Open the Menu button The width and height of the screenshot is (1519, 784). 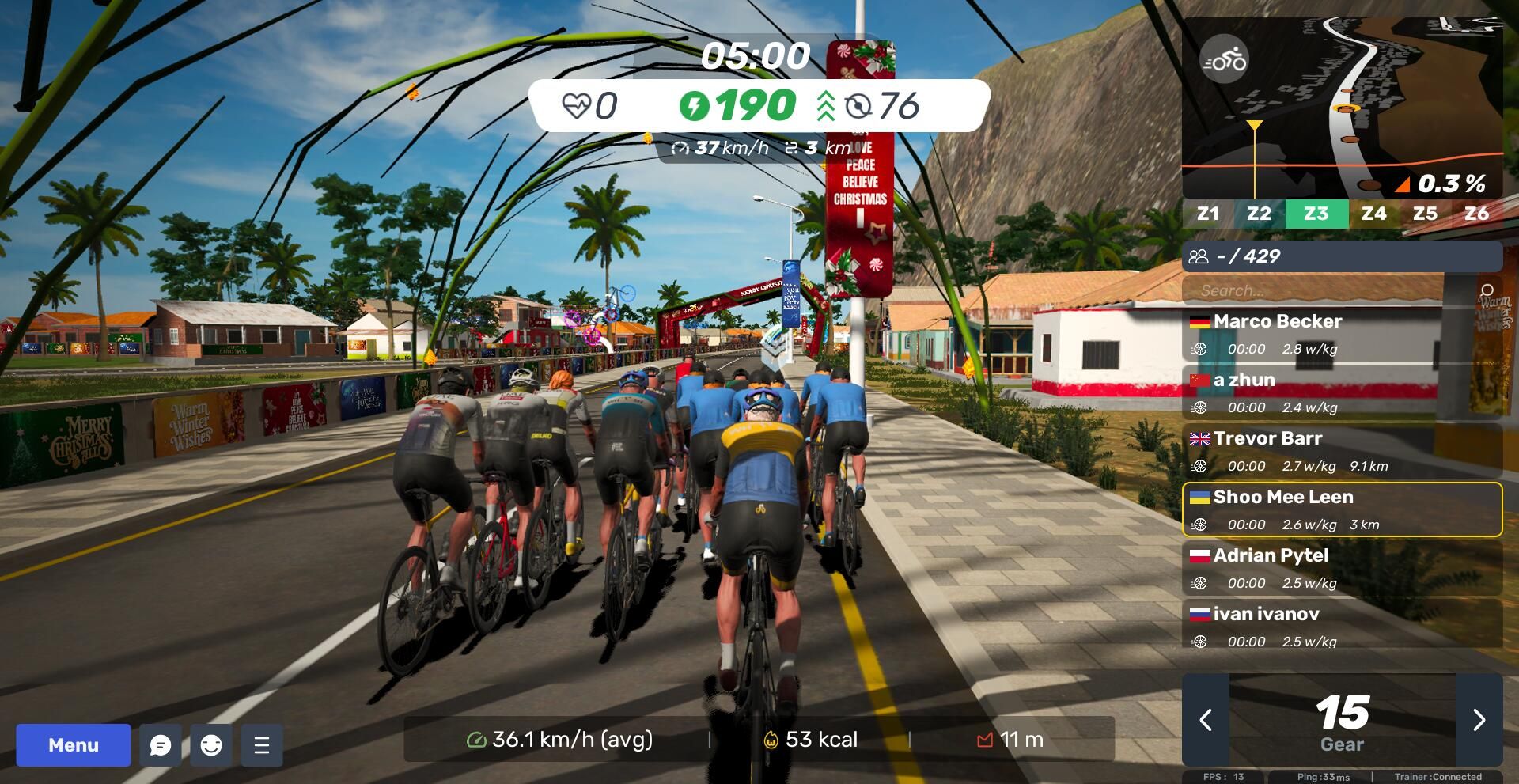point(74,744)
